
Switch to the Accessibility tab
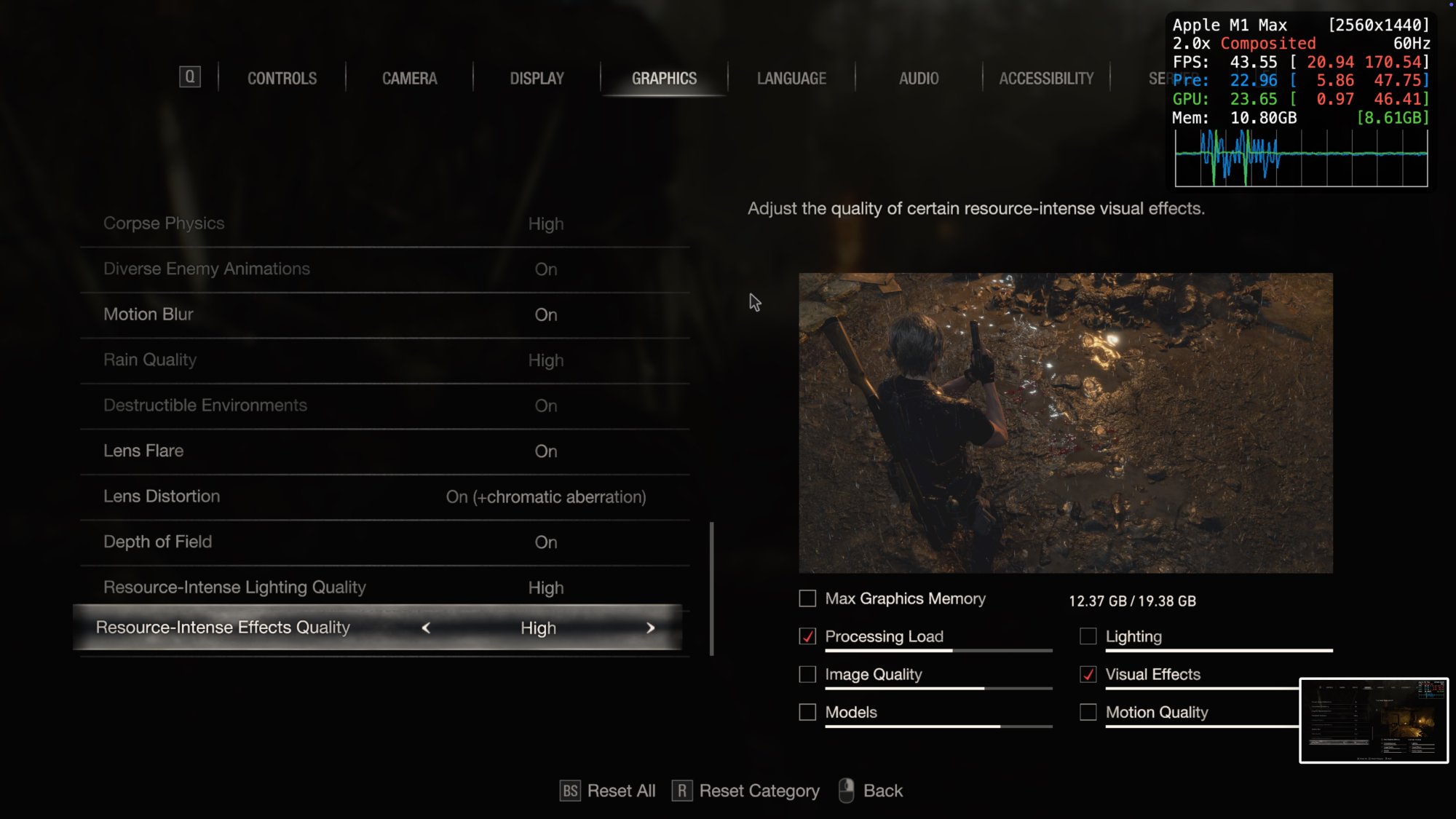pos(1046,79)
